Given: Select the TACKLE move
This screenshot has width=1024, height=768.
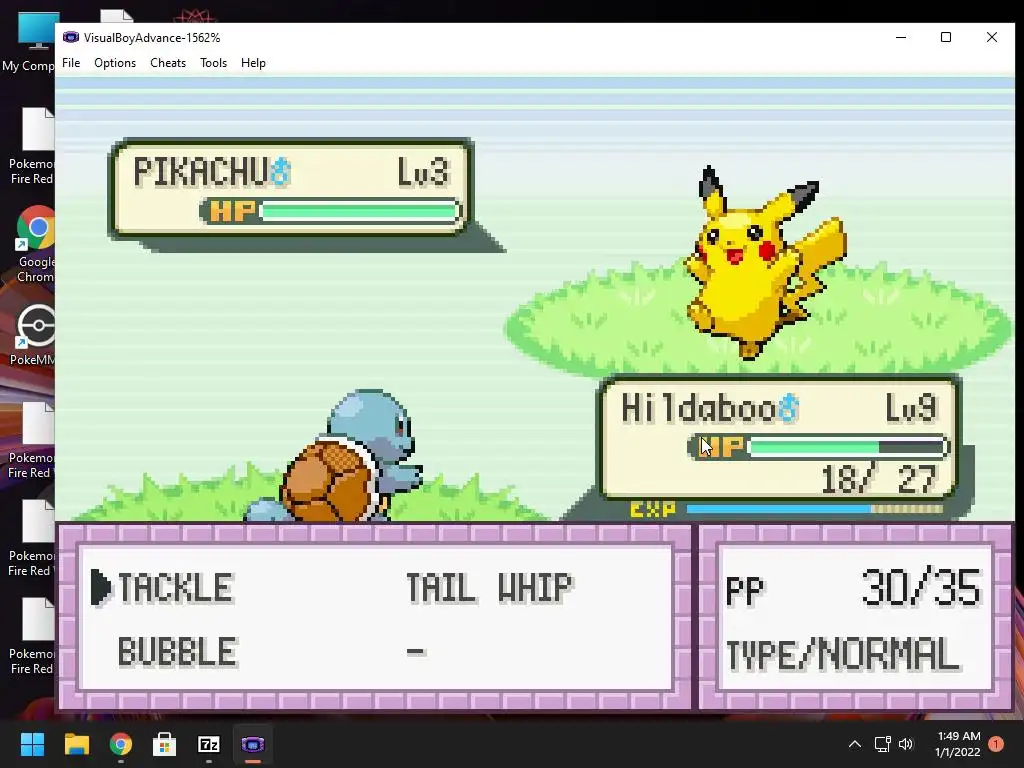Looking at the screenshot, I should [175, 588].
